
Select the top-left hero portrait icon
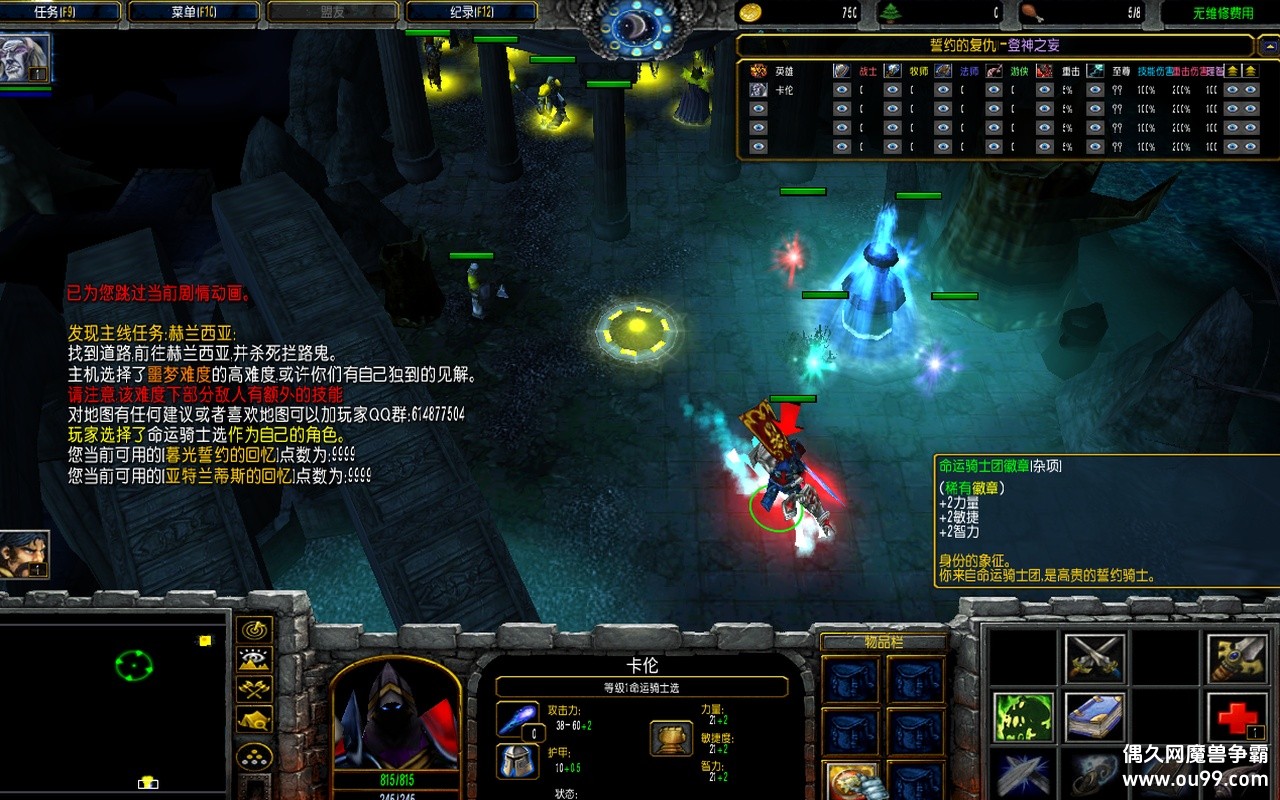tap(25, 60)
